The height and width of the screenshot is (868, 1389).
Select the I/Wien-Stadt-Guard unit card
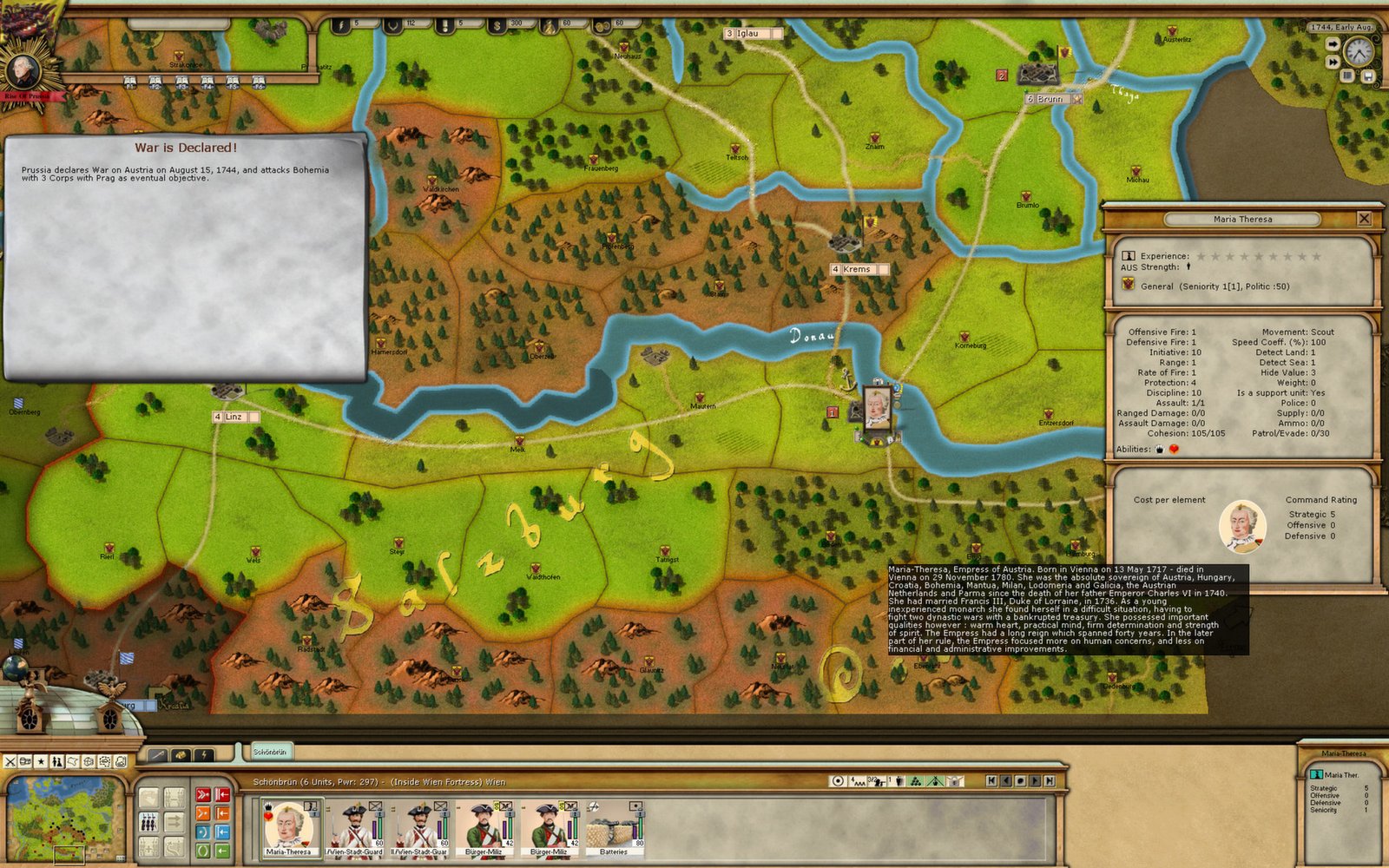(354, 826)
